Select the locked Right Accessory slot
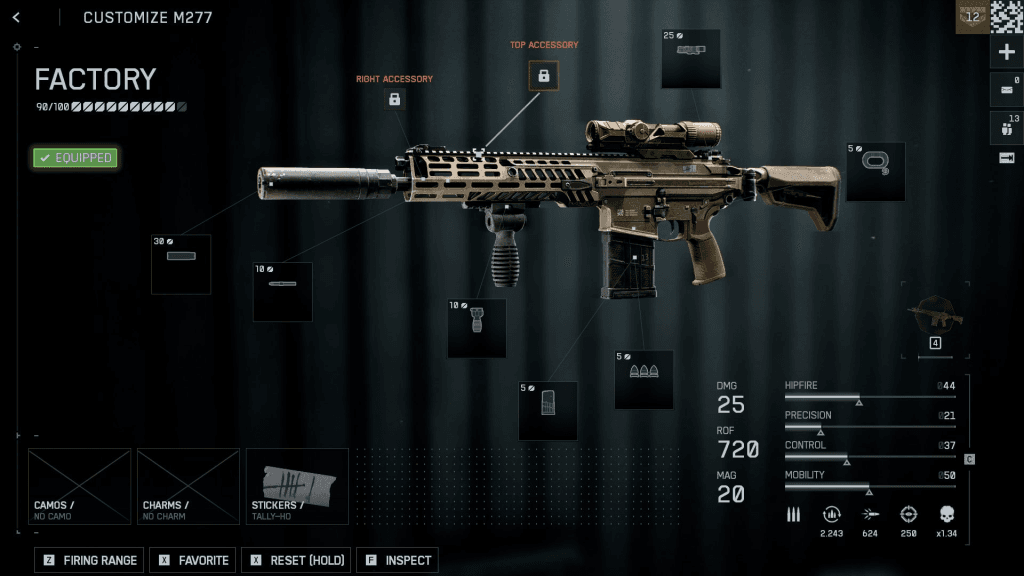 click(395, 99)
